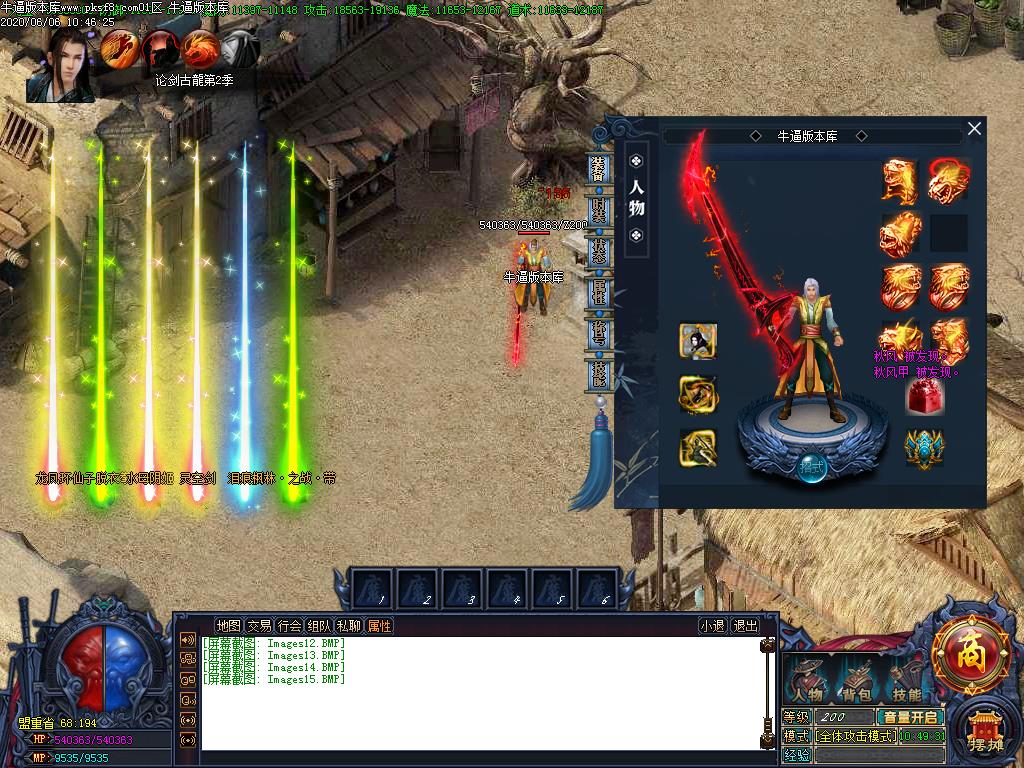Viewport: 1024px width, 768px height.
Task: Toggle the 音量开启 sound button
Action: (x=910, y=717)
